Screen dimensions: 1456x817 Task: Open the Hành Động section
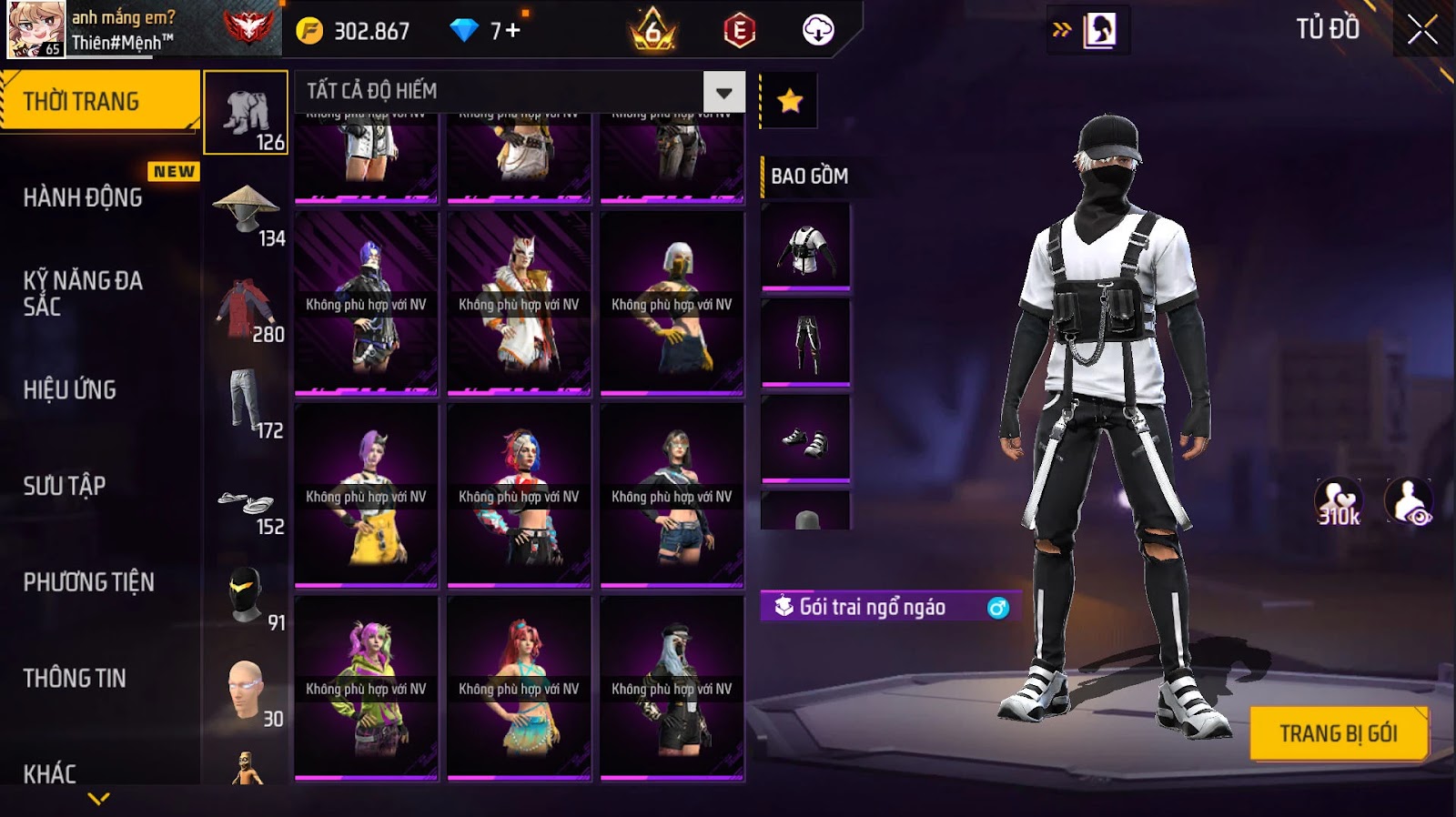pos(83,197)
